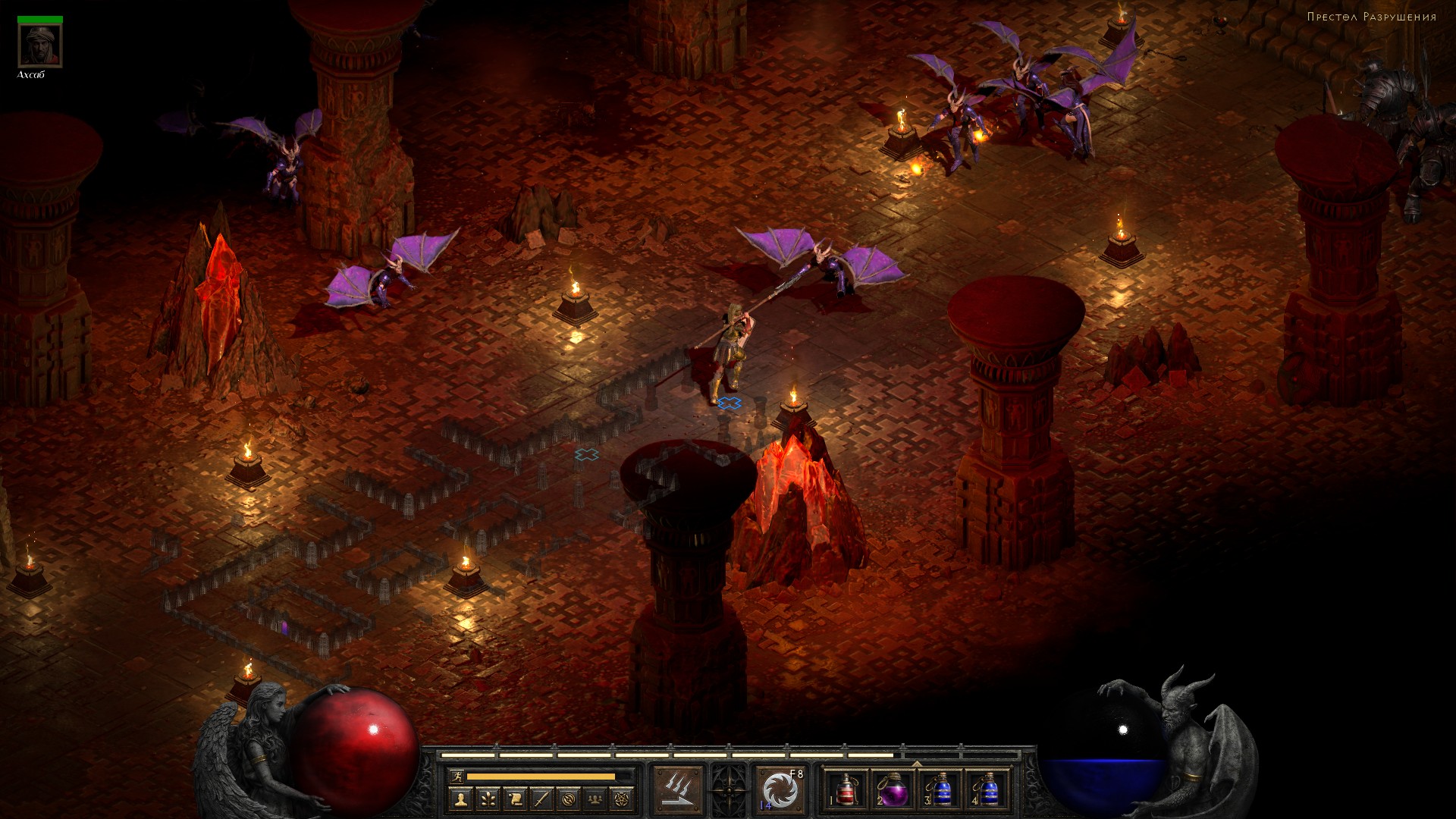Open the party members button
1456x819 pixels.
(596, 799)
